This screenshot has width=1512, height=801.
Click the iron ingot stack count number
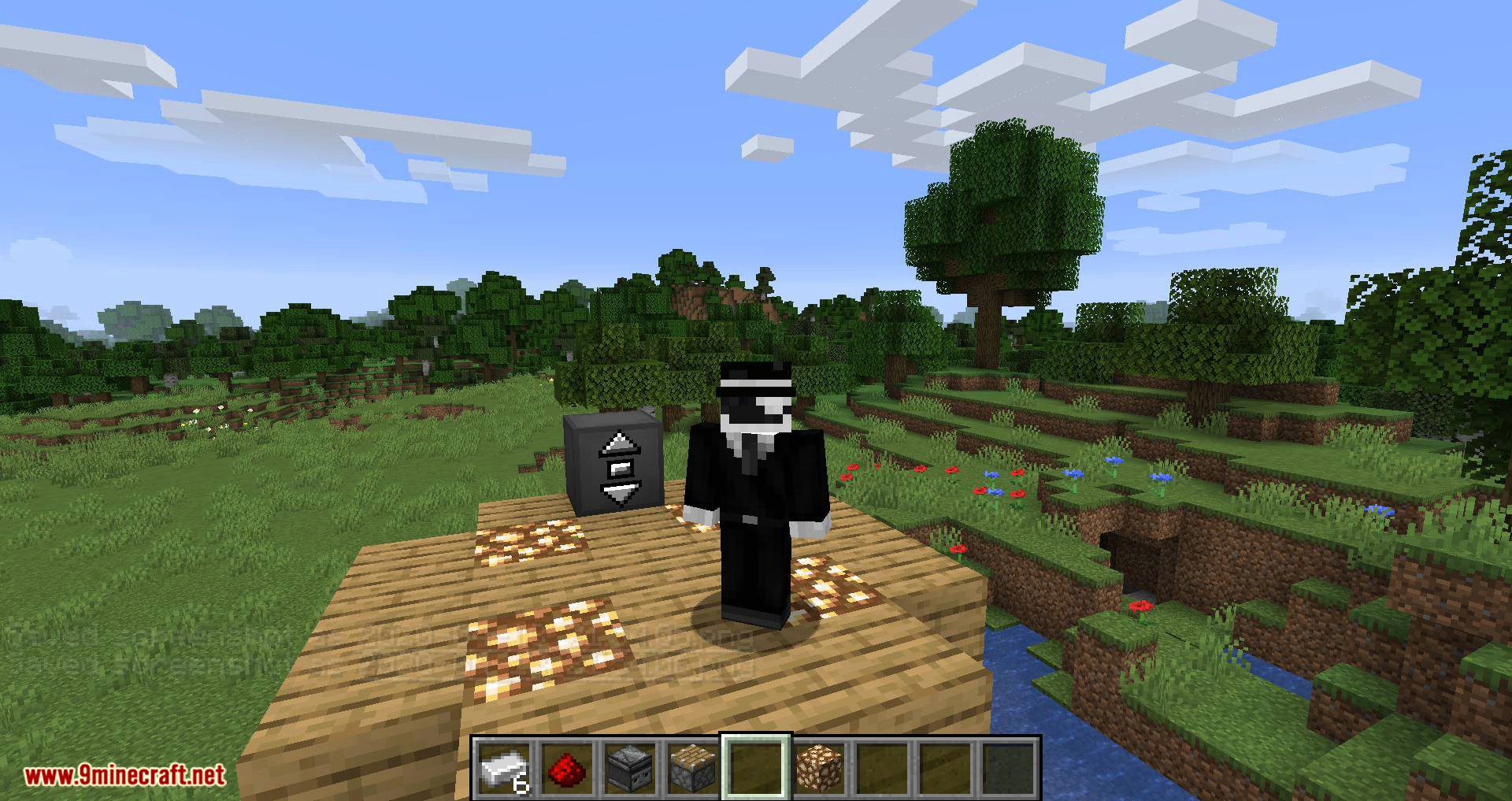[519, 785]
